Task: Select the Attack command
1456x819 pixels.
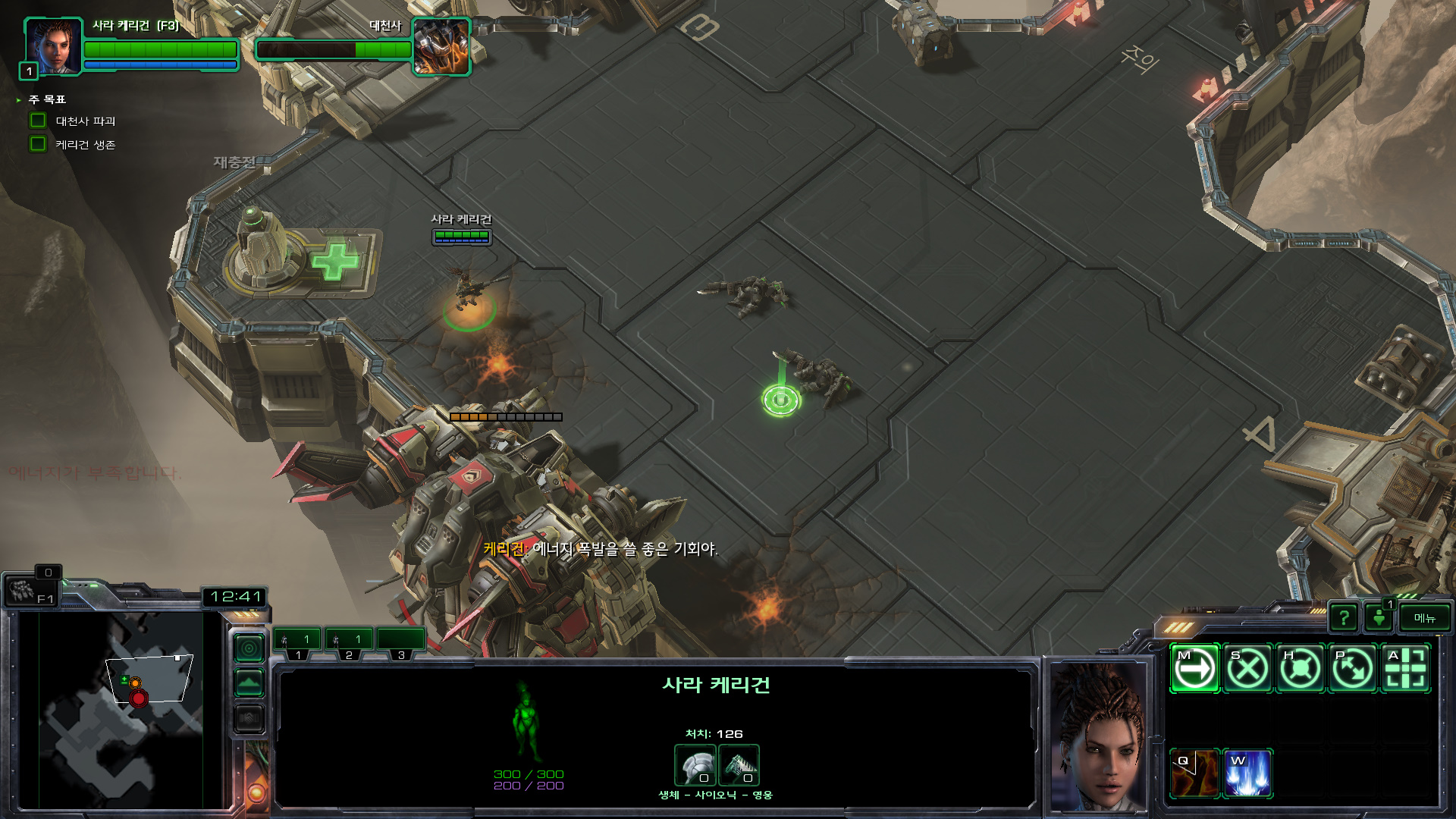Action: click(1406, 669)
